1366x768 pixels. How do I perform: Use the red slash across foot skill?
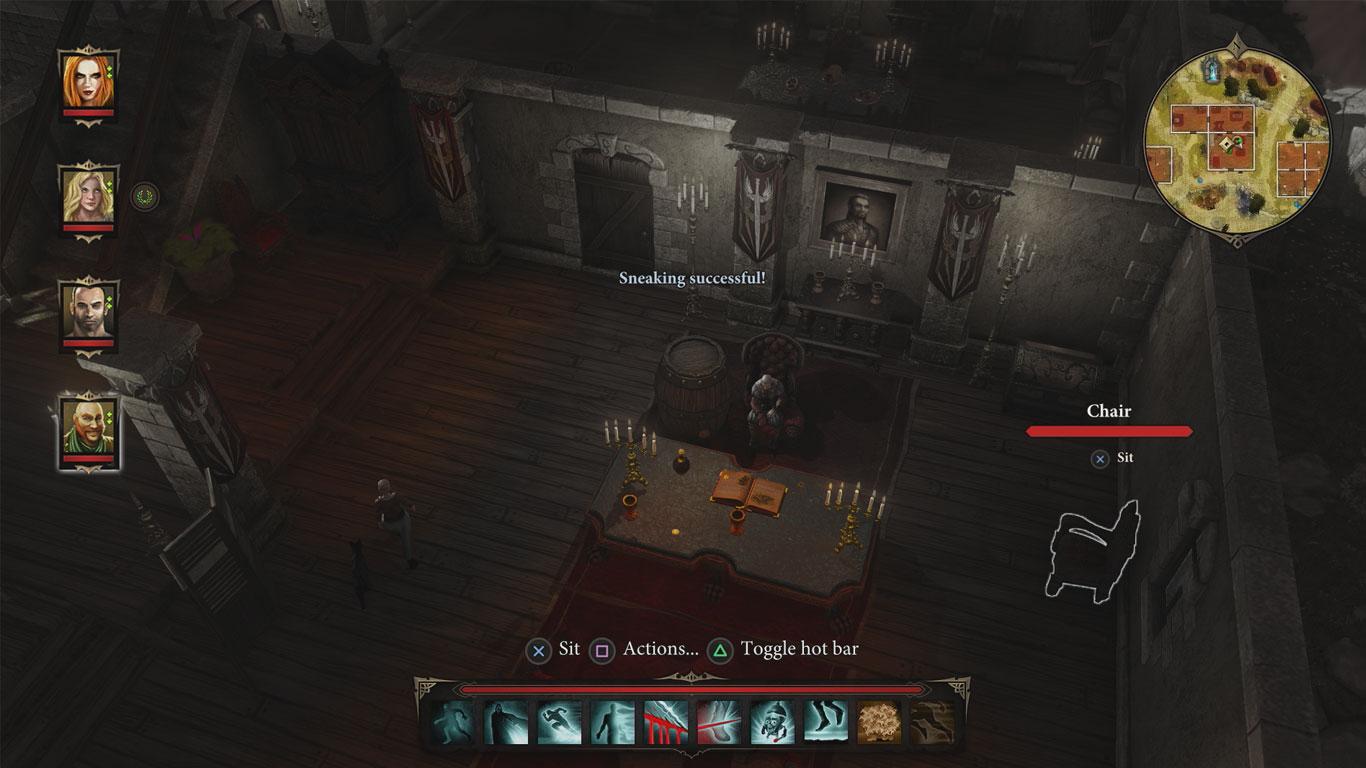click(x=719, y=722)
